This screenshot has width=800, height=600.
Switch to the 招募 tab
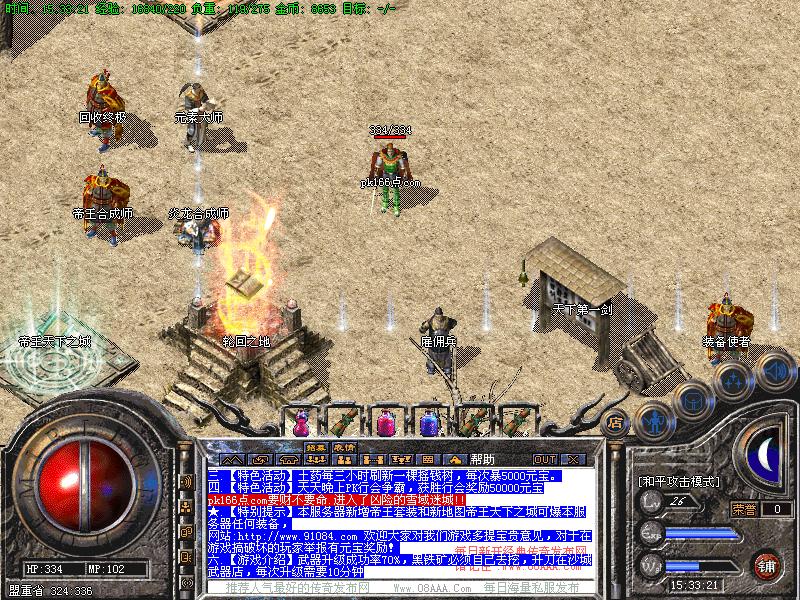click(316, 447)
